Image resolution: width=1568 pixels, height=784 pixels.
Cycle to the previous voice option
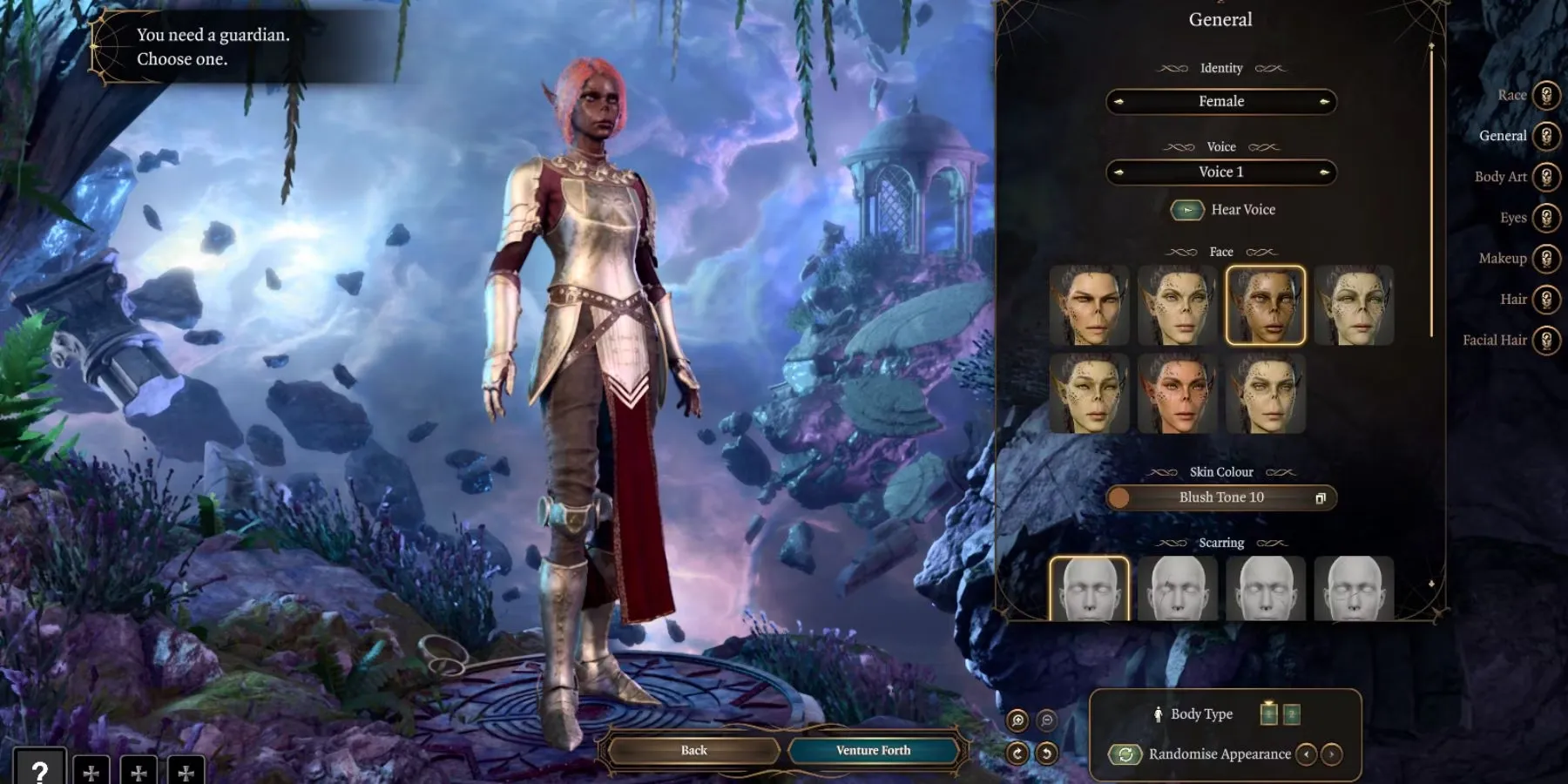pos(1119,172)
